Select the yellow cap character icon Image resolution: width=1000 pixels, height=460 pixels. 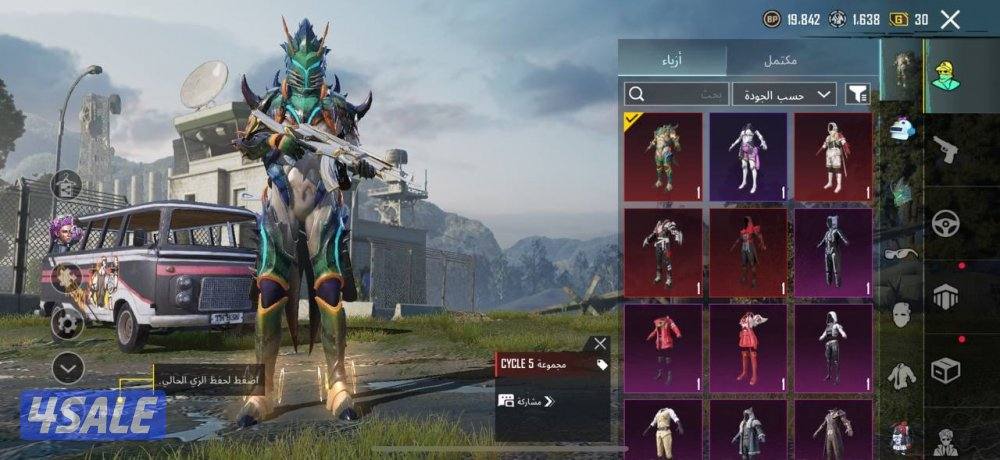[x=945, y=74]
